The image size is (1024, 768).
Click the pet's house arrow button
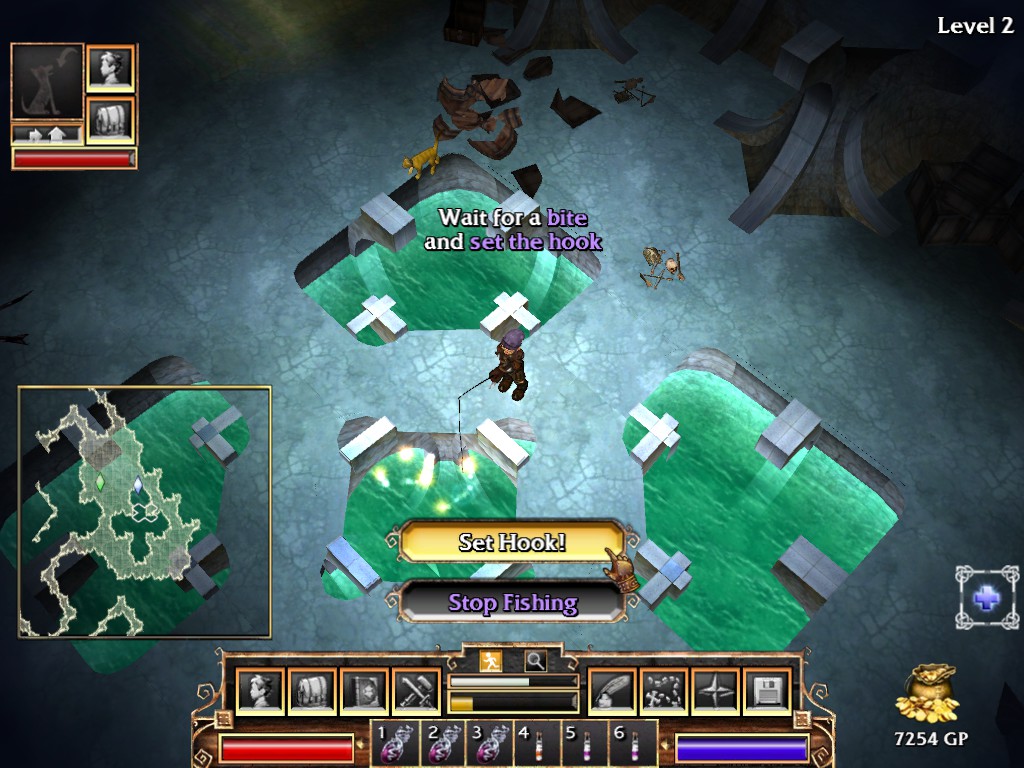tap(47, 133)
